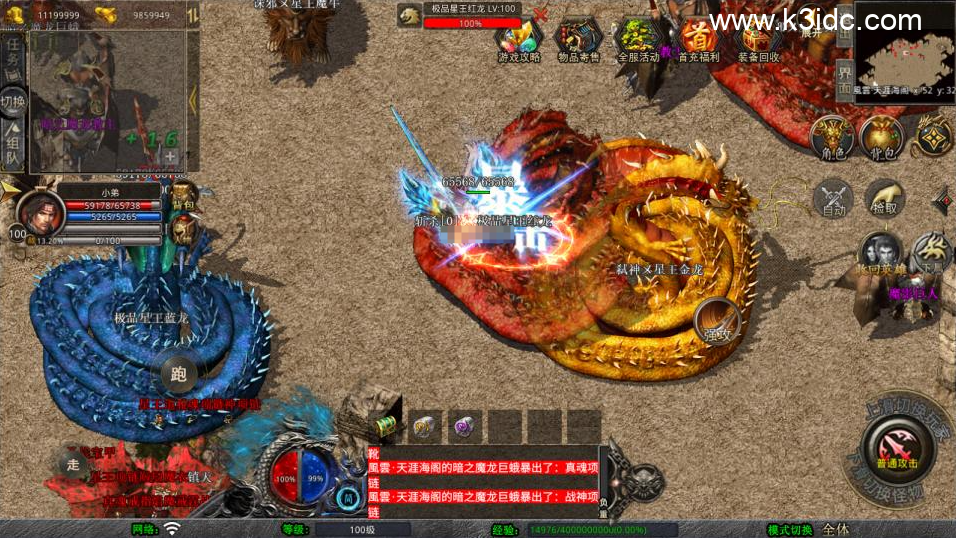
Task: Open the 首充福利 first-recharge rewards
Action: click(x=698, y=40)
